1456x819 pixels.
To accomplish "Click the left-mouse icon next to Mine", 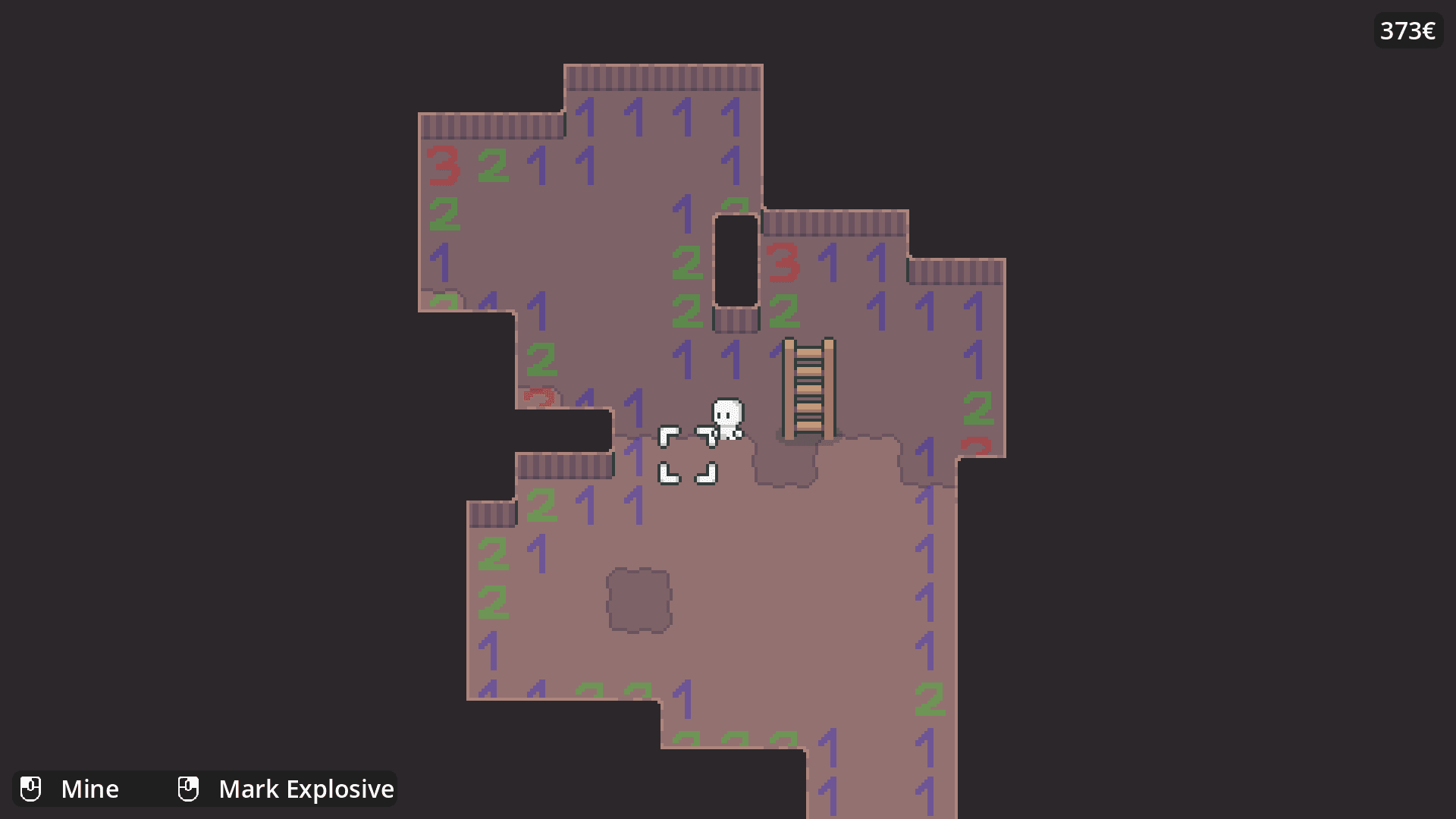I will (x=31, y=789).
